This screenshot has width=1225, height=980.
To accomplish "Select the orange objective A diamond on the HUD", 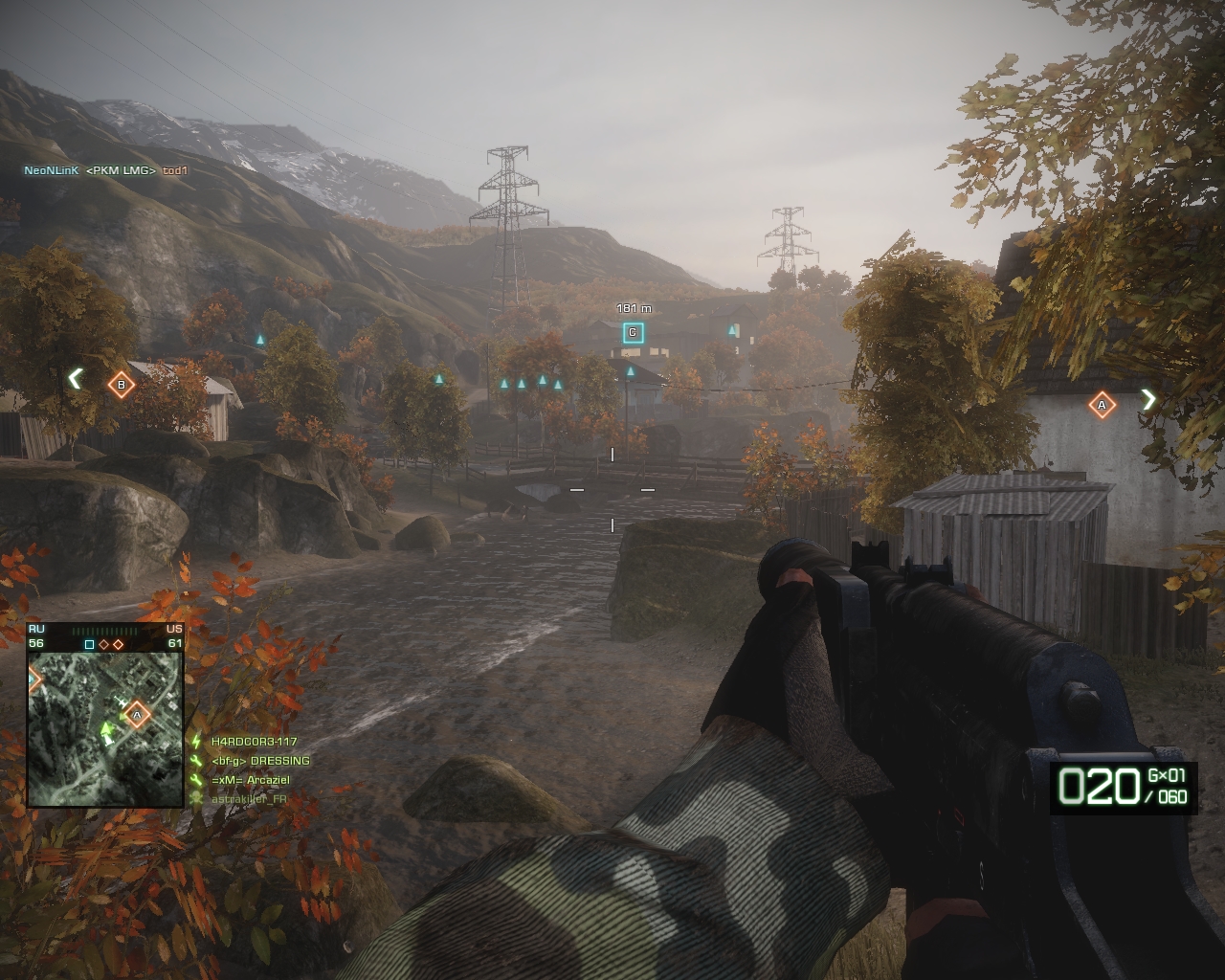I will point(1102,405).
